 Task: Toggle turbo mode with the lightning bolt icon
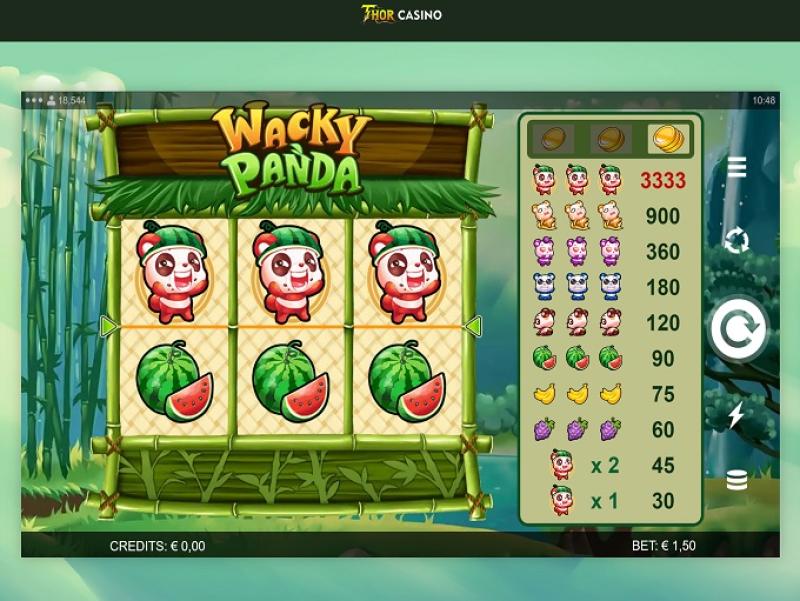tap(737, 414)
